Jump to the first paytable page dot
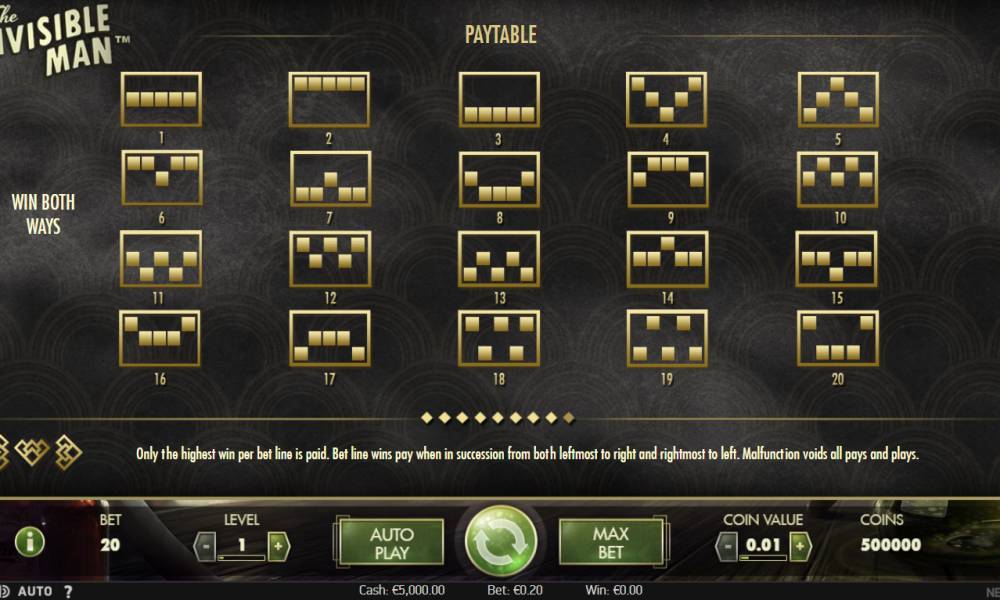The image size is (1000, 600). (427, 416)
